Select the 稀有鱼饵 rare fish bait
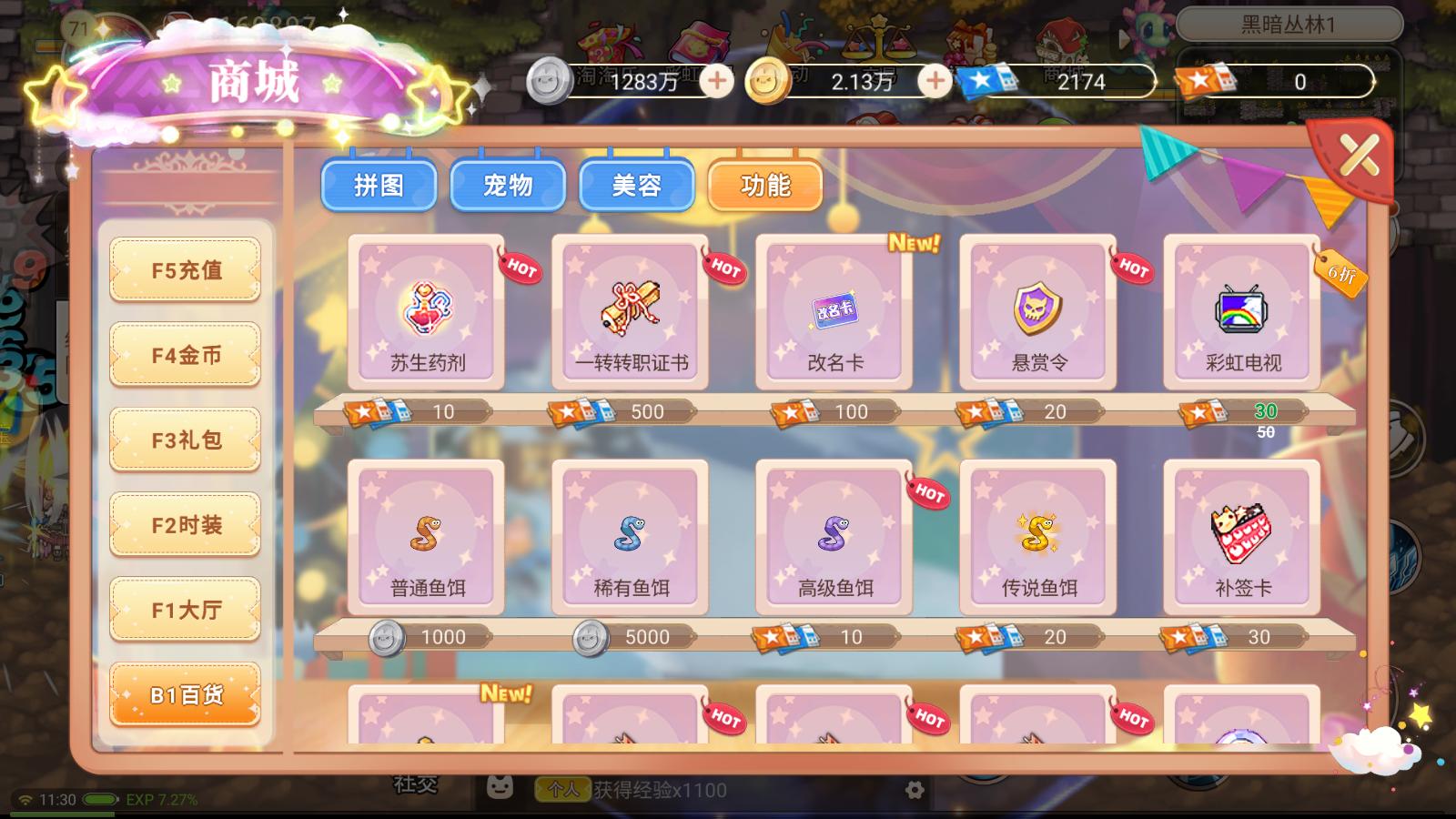 pyautogui.click(x=631, y=537)
